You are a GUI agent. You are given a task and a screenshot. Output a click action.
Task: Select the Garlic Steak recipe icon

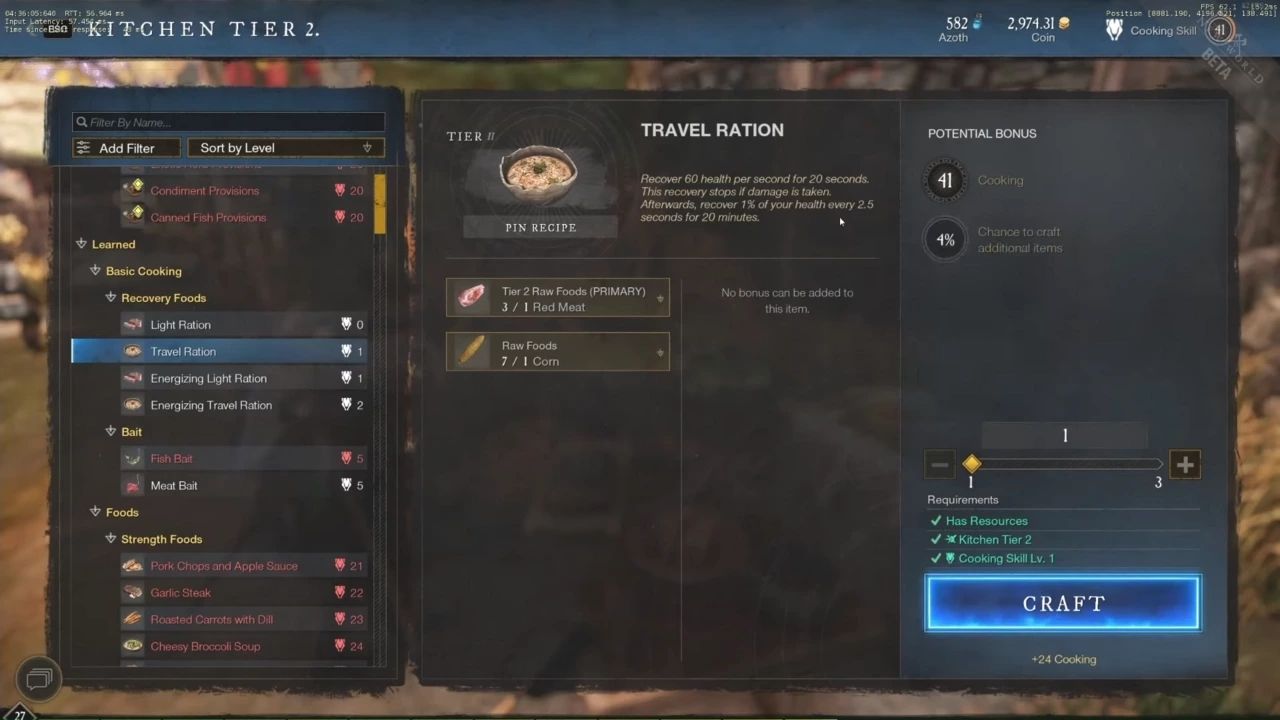(x=133, y=592)
